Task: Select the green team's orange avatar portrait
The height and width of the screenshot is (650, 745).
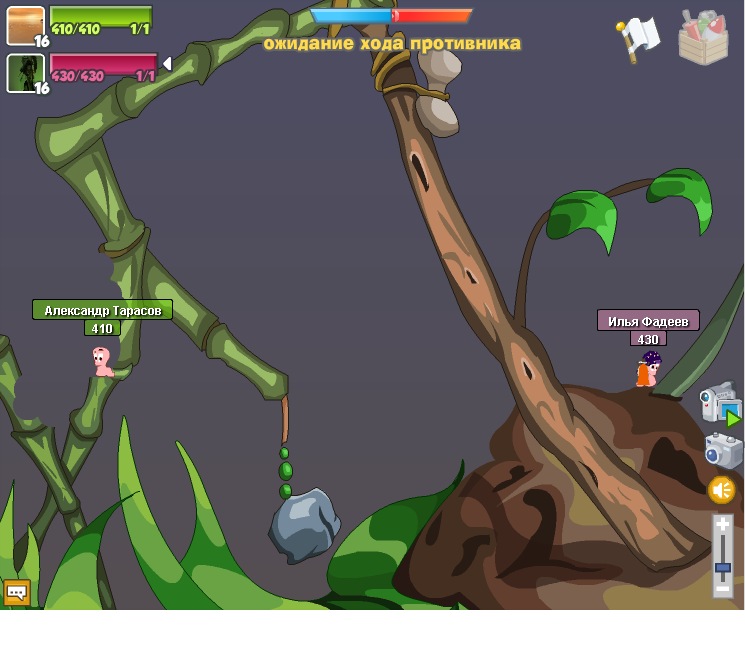Action: (25, 25)
